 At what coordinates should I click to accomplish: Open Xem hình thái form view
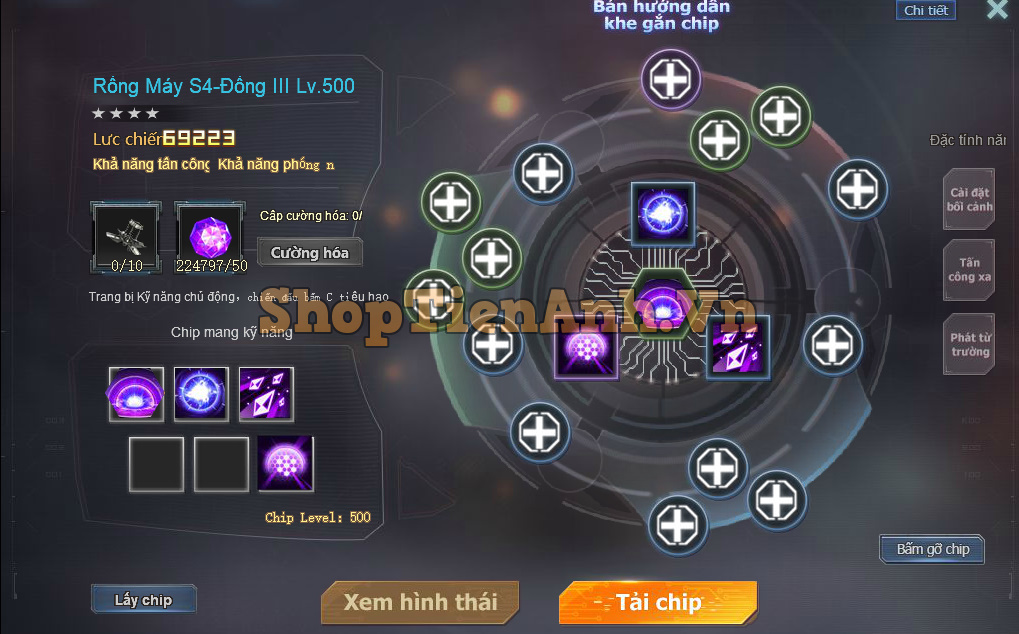[x=420, y=602]
